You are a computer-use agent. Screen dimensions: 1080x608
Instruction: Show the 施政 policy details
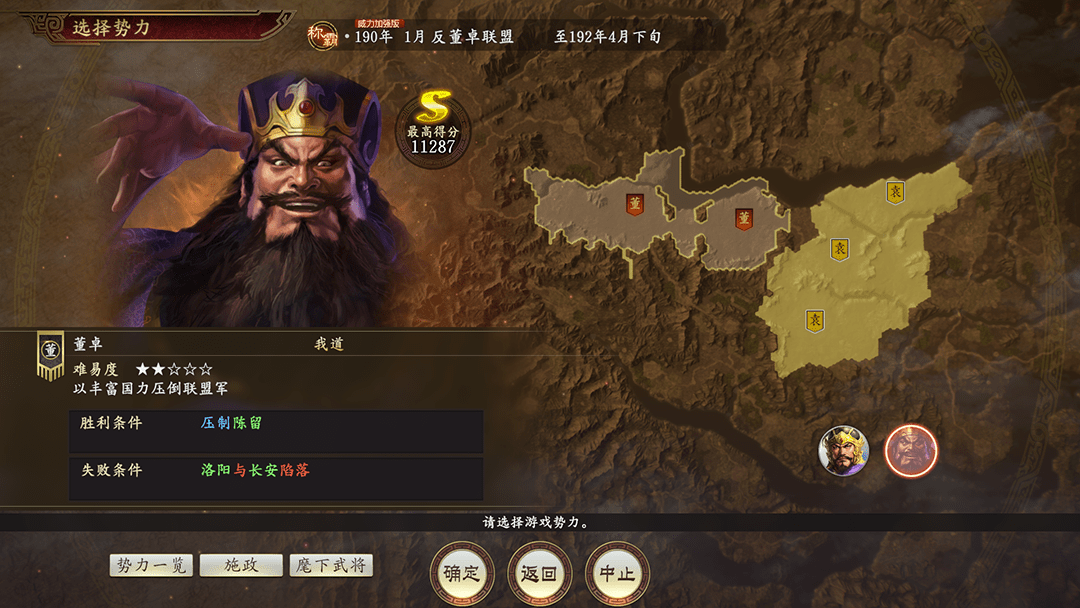[241, 565]
